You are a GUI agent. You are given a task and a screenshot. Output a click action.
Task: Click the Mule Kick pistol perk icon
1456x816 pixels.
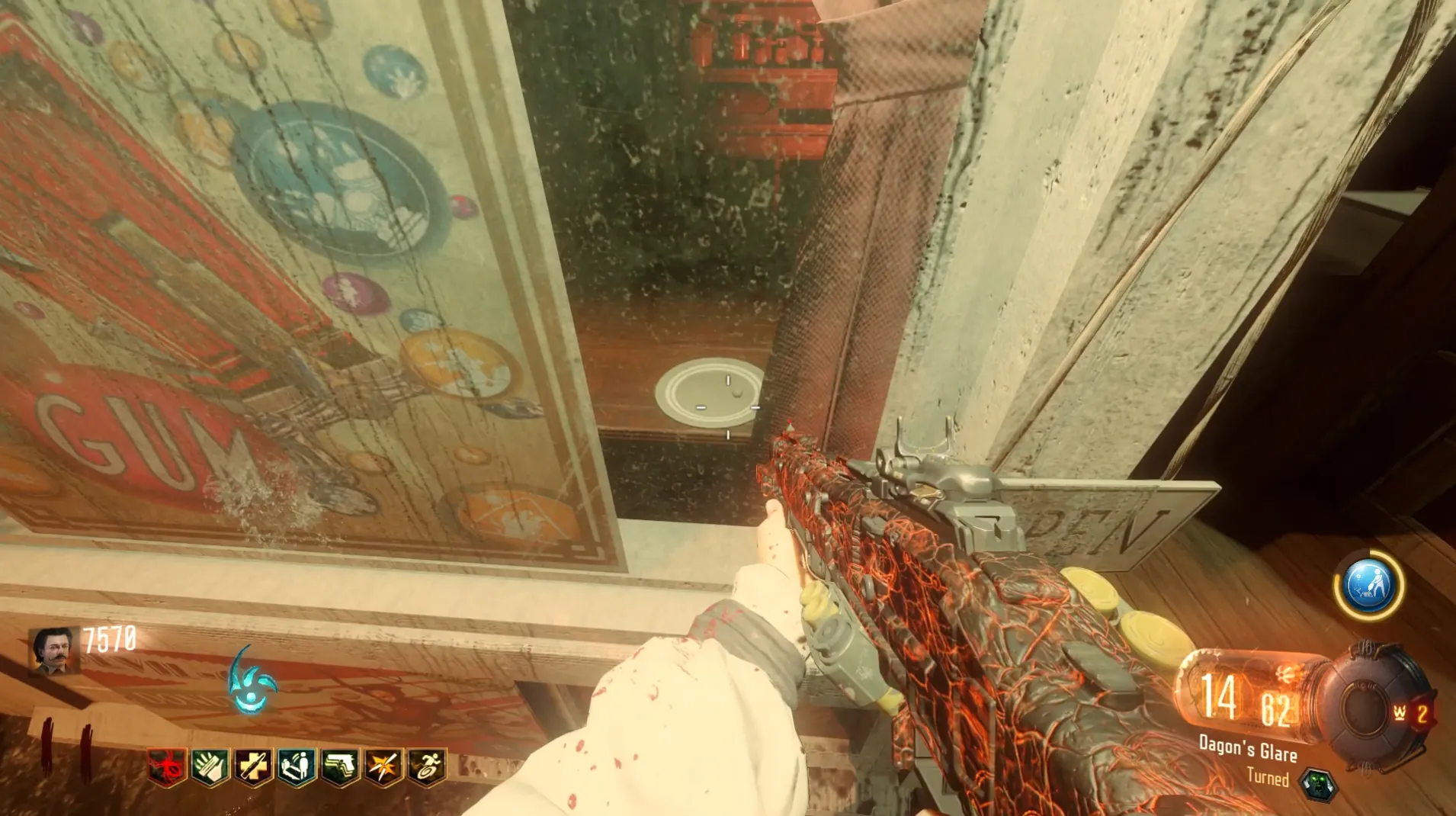pyautogui.click(x=340, y=766)
